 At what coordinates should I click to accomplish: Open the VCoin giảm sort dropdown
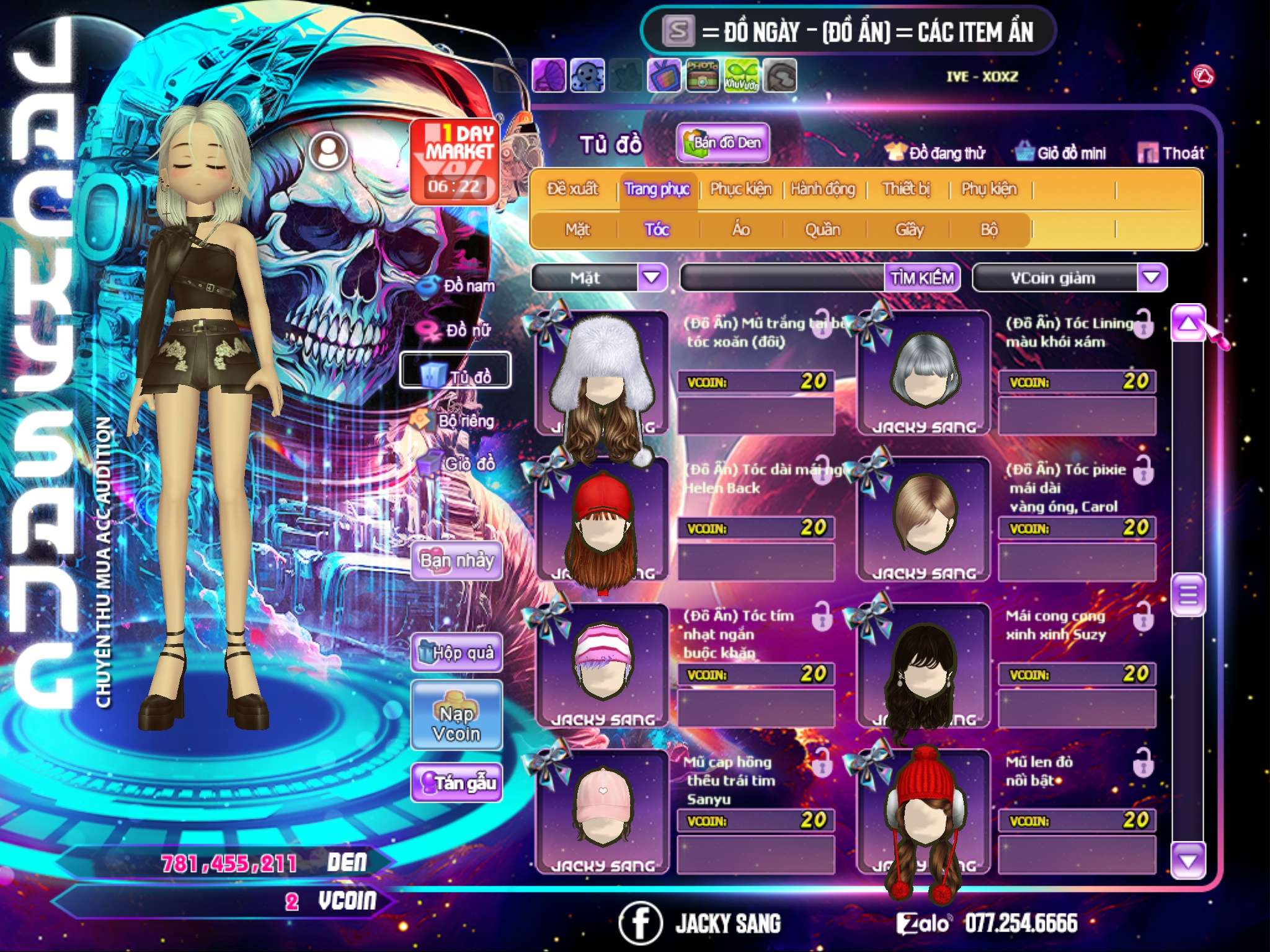(x=1152, y=277)
